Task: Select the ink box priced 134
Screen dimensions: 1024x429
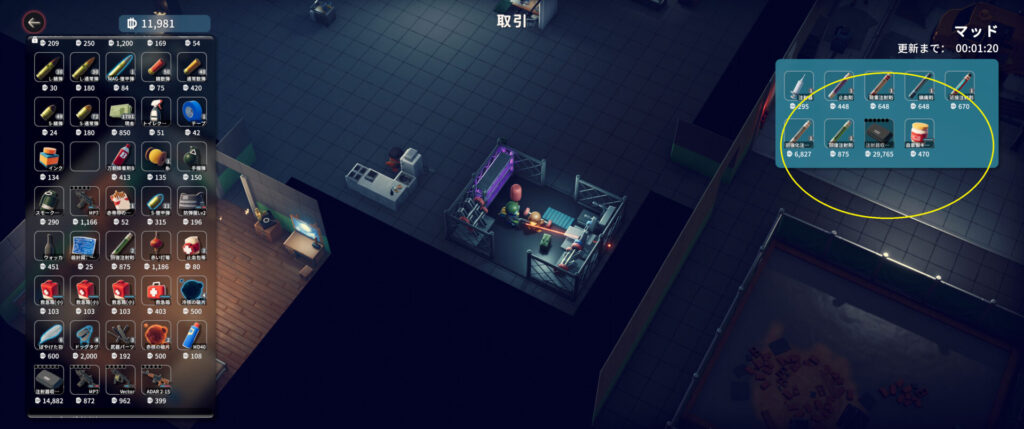Action: click(x=49, y=157)
